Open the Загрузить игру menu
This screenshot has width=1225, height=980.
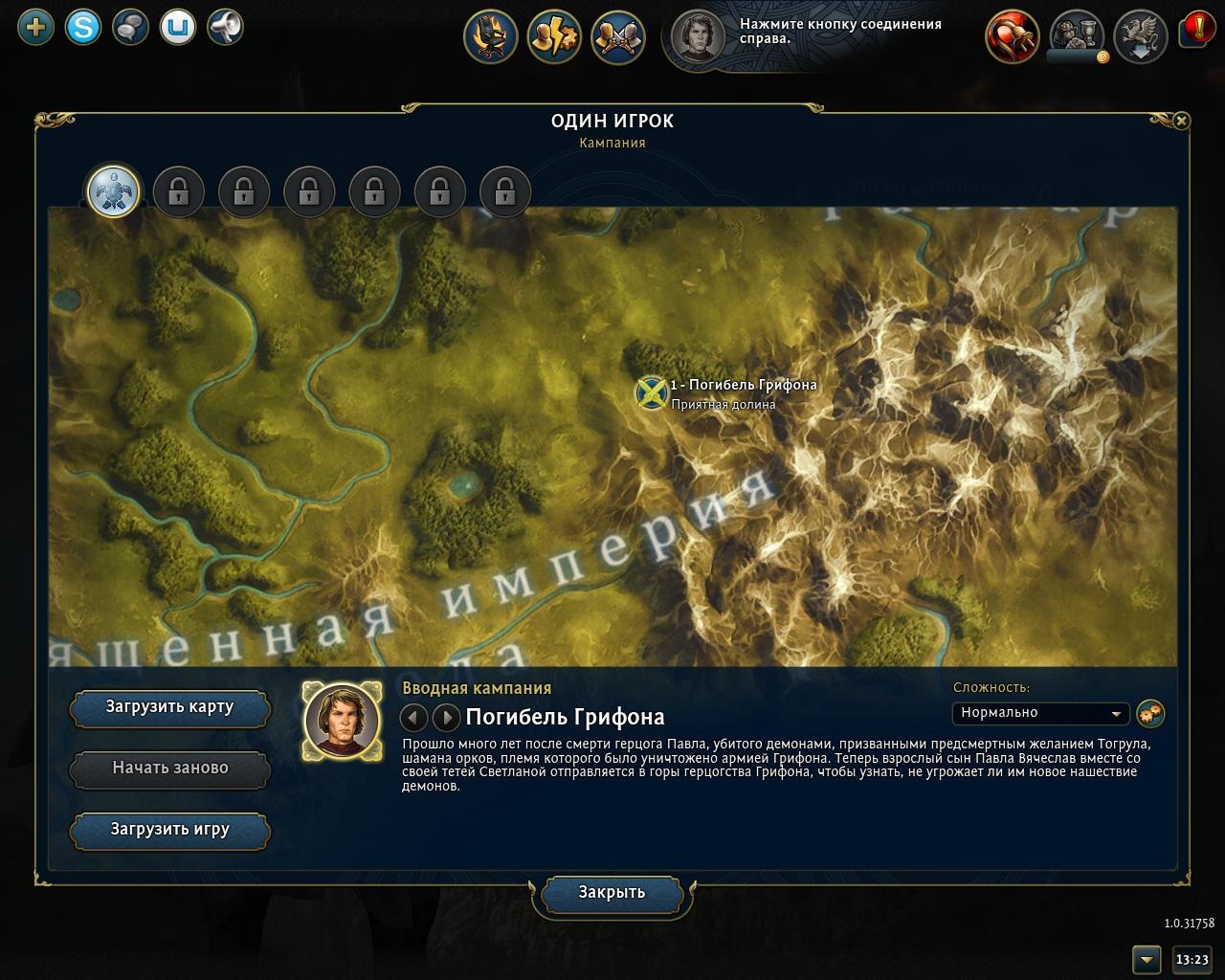[x=169, y=830]
